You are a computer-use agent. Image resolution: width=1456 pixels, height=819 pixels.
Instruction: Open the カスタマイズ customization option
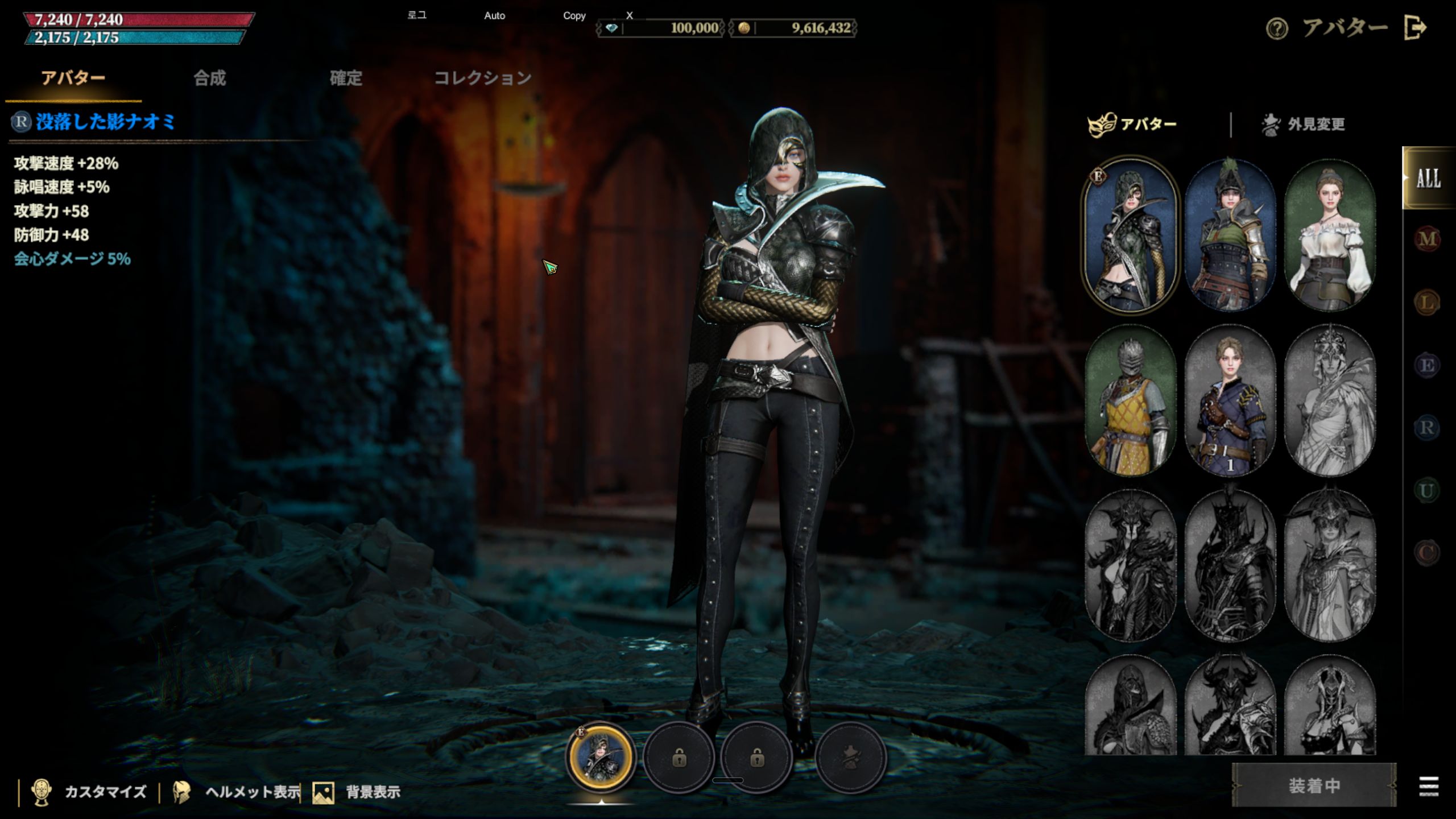click(91, 792)
